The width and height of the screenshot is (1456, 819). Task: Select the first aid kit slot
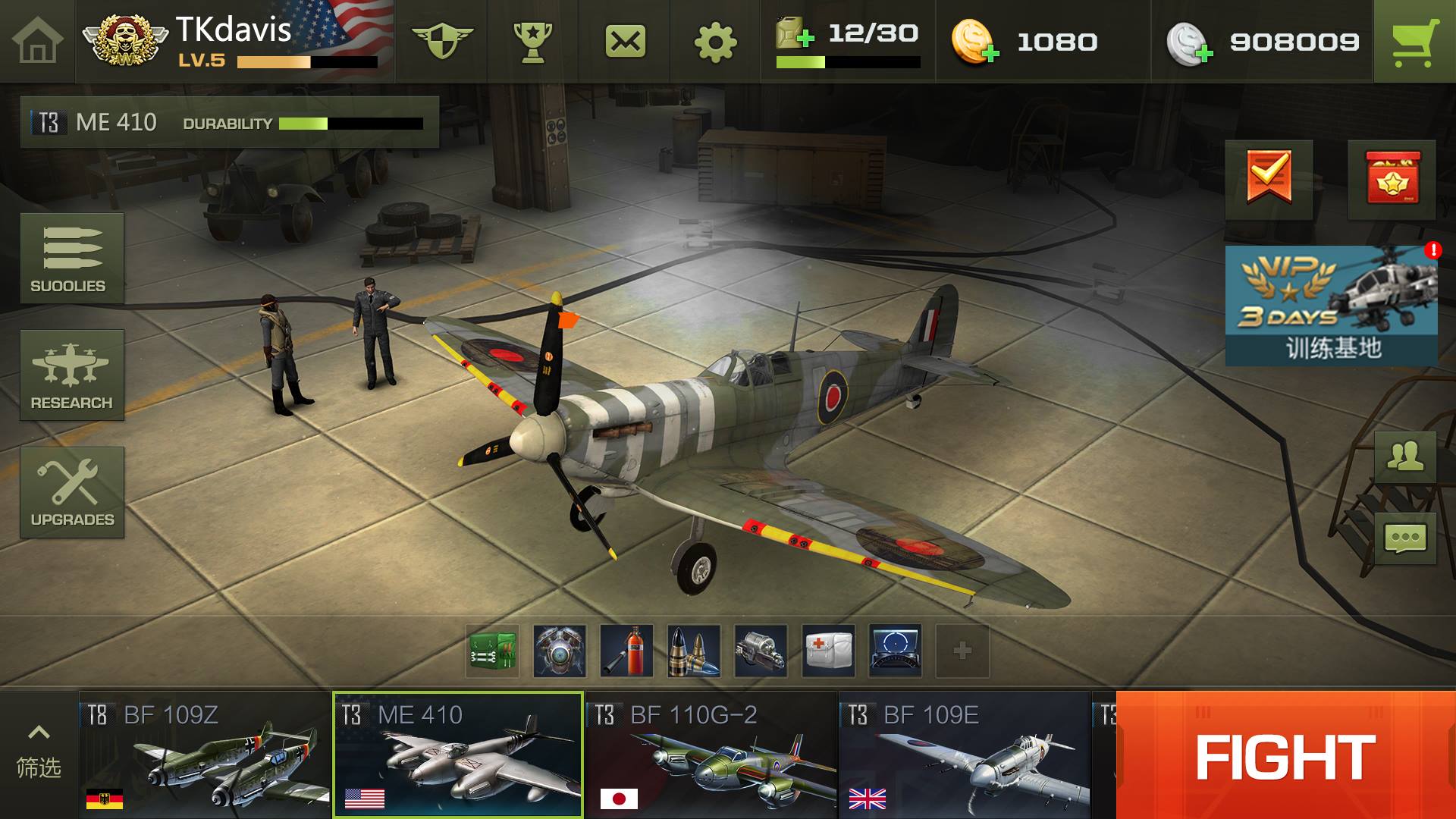(x=828, y=651)
